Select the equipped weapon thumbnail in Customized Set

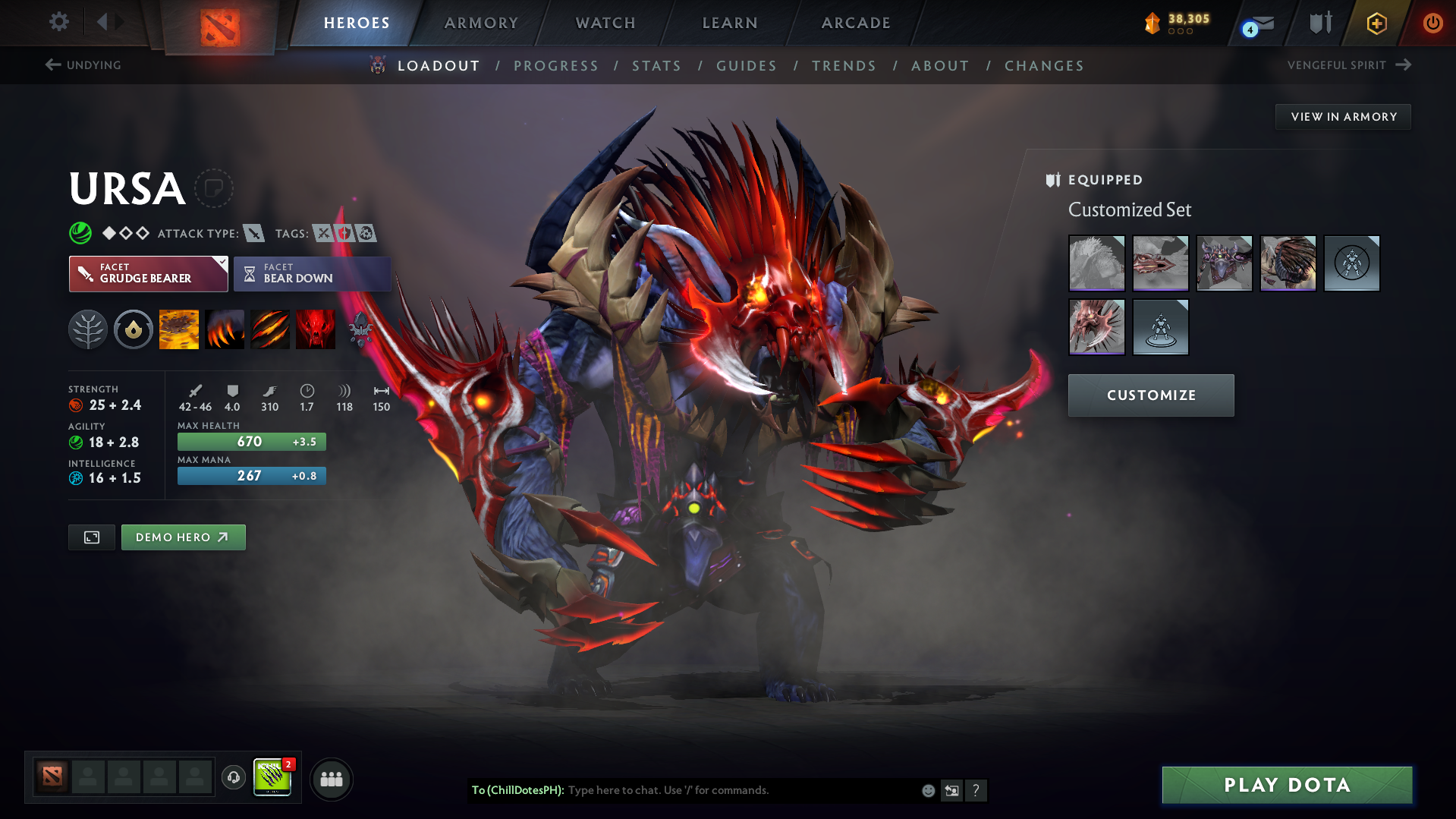click(1160, 263)
